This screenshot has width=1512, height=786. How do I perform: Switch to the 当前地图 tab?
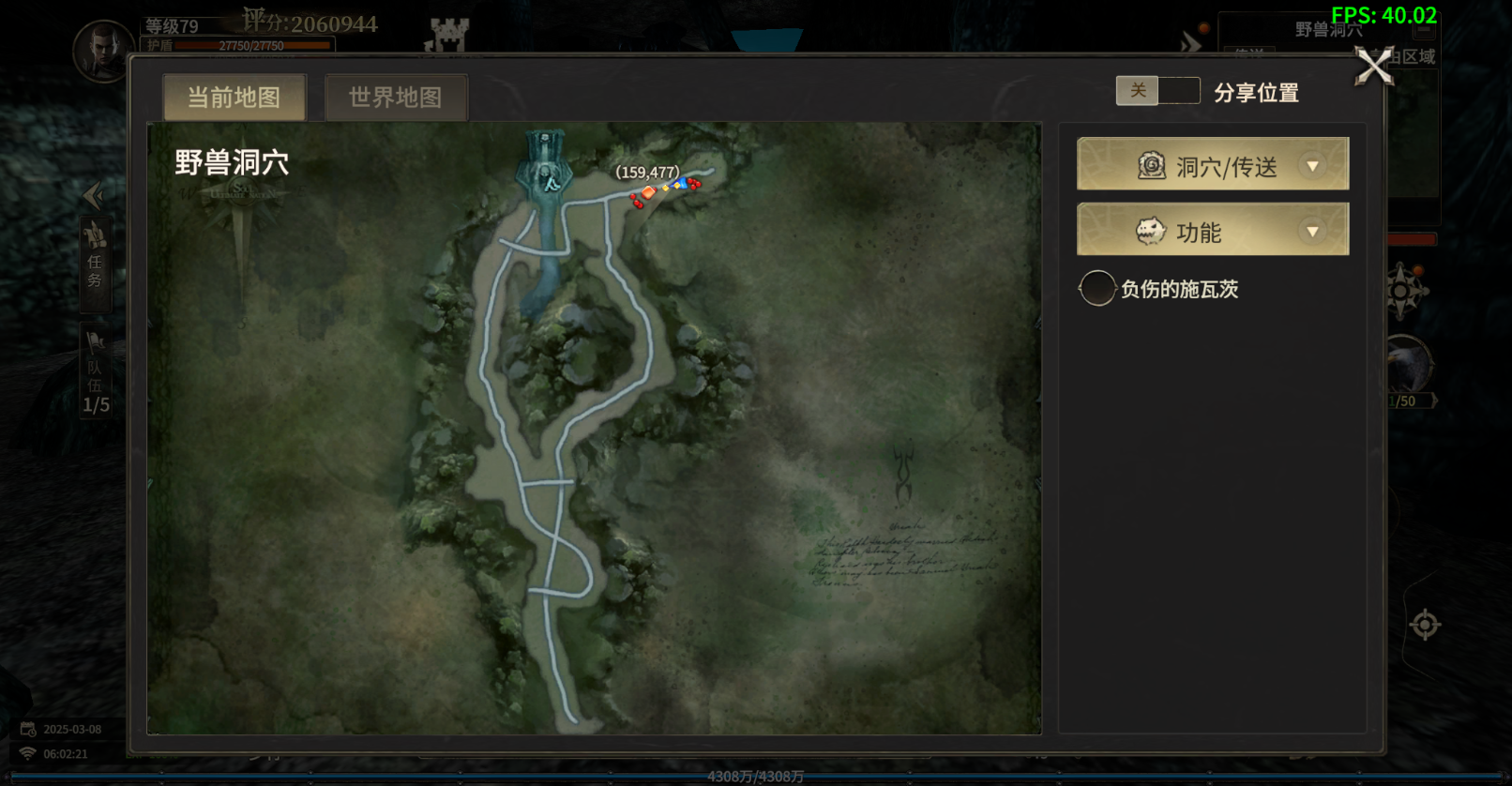[234, 98]
